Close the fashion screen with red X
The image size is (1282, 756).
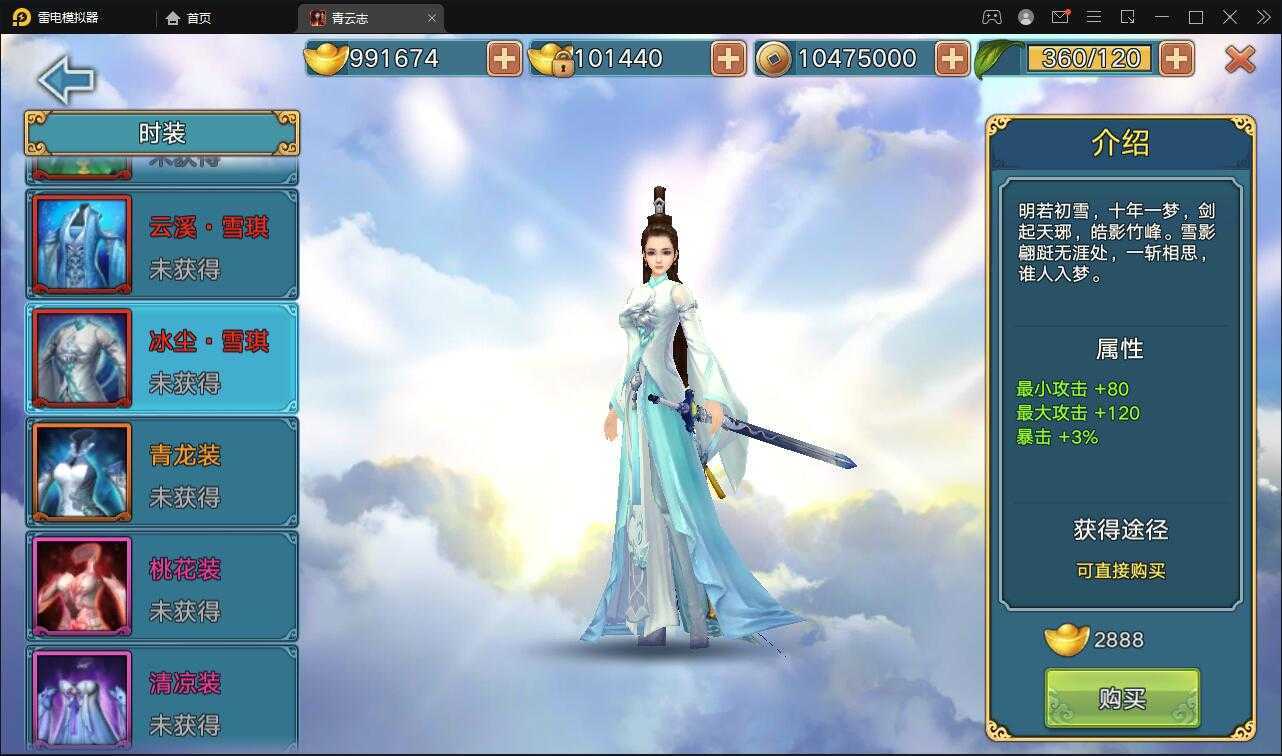(1240, 60)
